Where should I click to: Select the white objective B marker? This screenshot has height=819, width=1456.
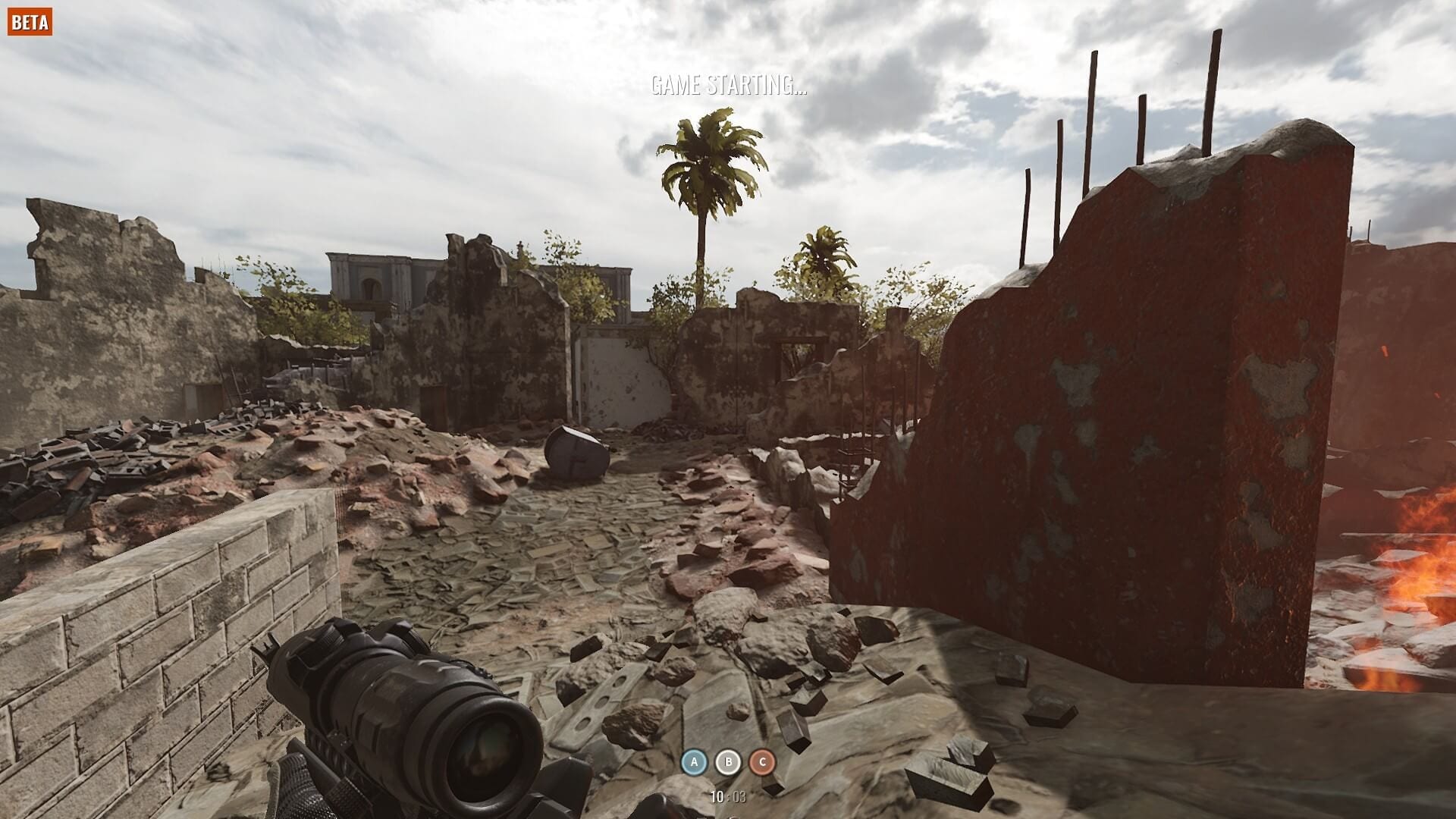point(728,762)
